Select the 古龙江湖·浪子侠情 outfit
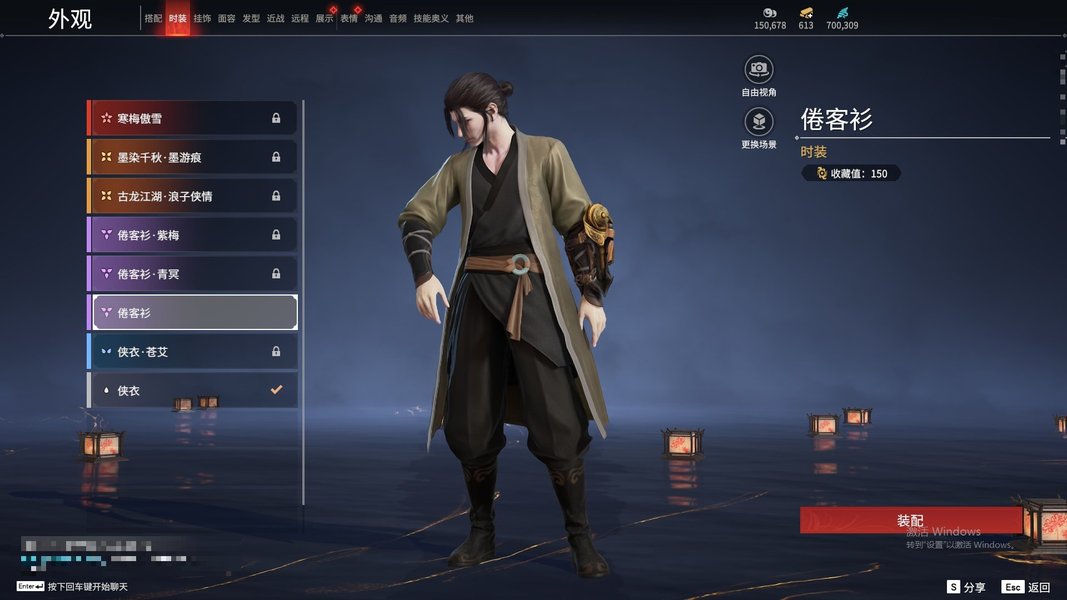The height and width of the screenshot is (600, 1067). pos(193,196)
